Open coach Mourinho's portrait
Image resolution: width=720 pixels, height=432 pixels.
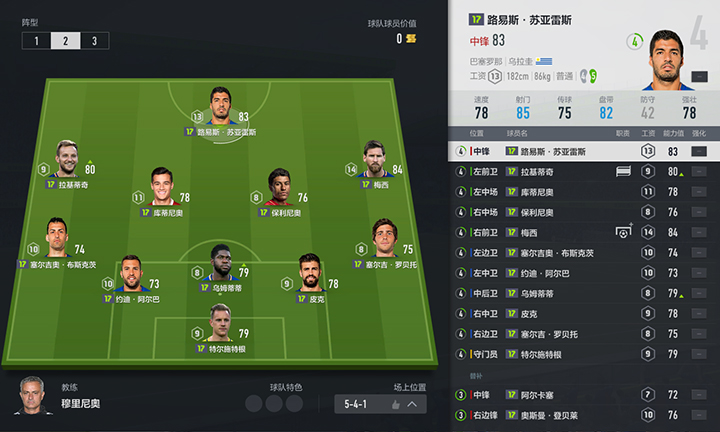tap(33, 397)
